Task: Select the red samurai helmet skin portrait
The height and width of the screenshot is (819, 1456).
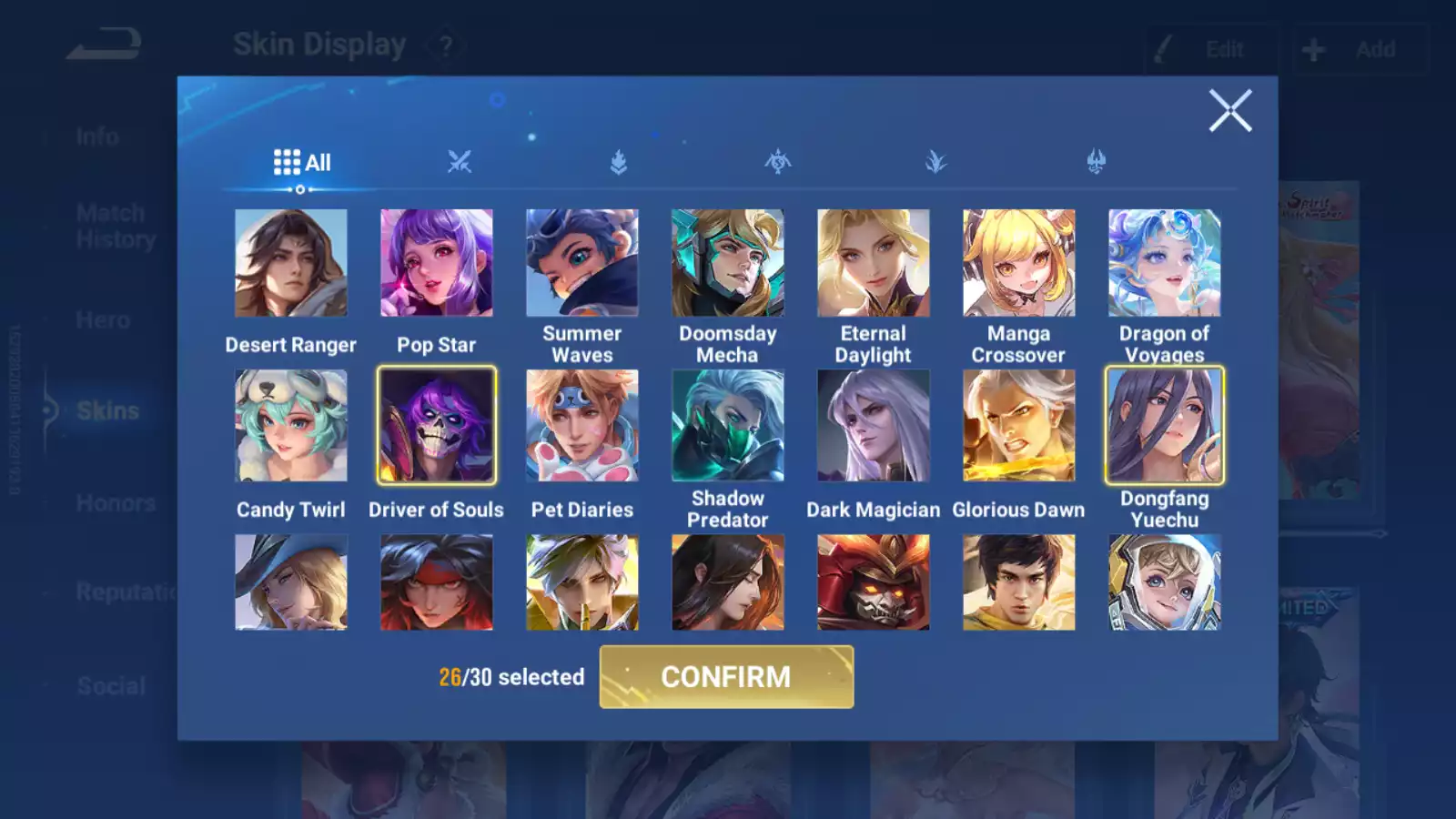Action: tap(874, 582)
